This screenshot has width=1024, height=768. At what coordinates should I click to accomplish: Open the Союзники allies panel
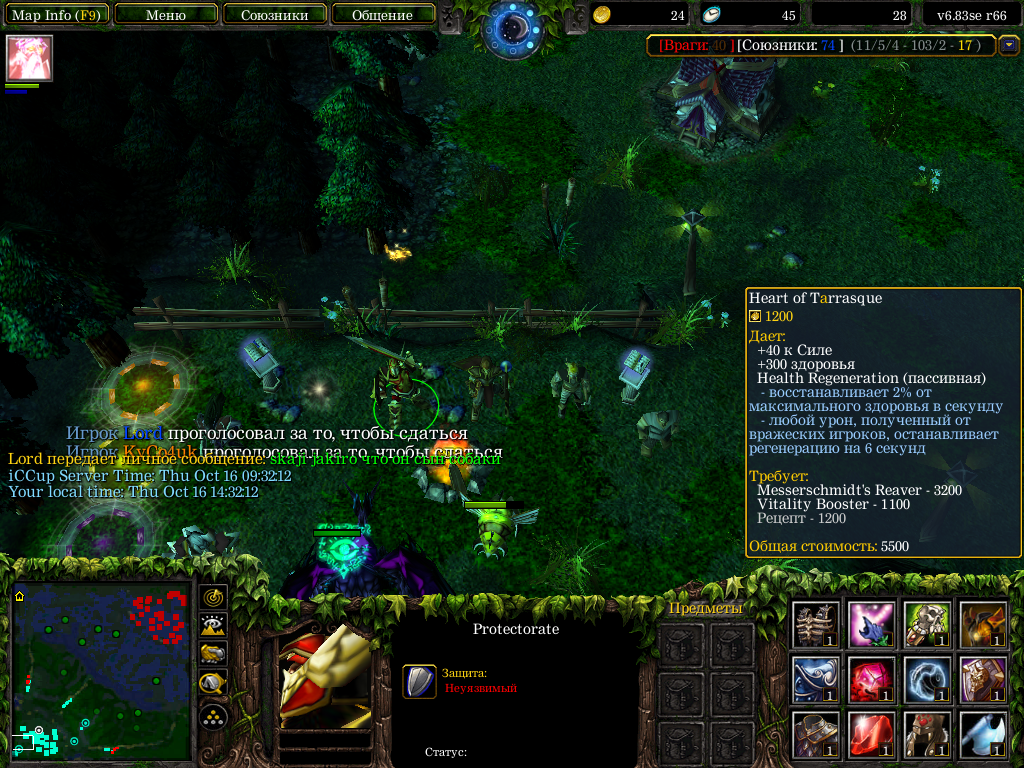[x=274, y=15]
